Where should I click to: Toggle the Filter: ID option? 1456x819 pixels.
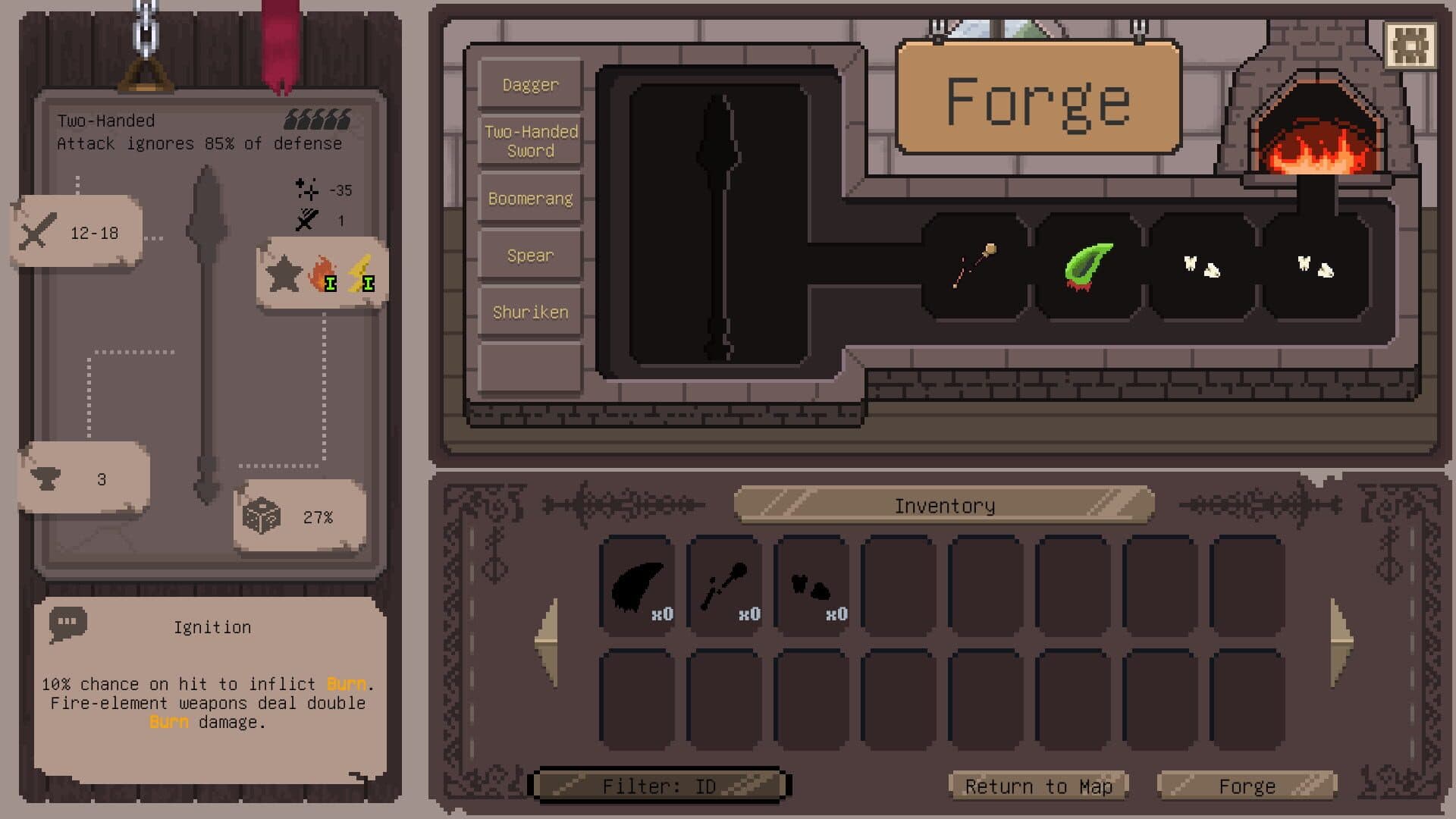661,786
